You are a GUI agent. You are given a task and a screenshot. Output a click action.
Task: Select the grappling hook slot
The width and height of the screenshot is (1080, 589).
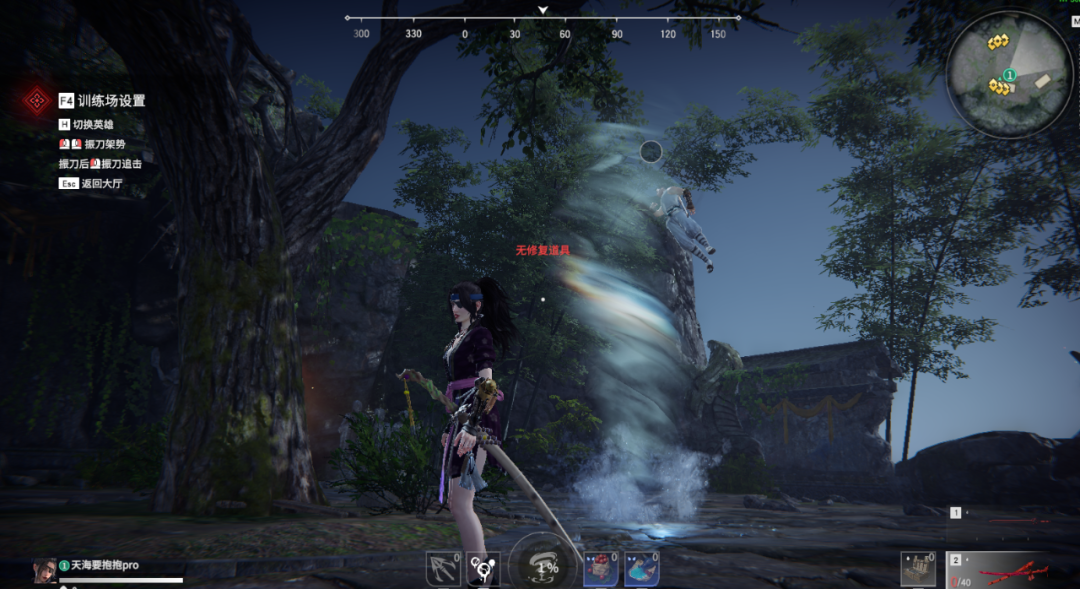point(442,569)
